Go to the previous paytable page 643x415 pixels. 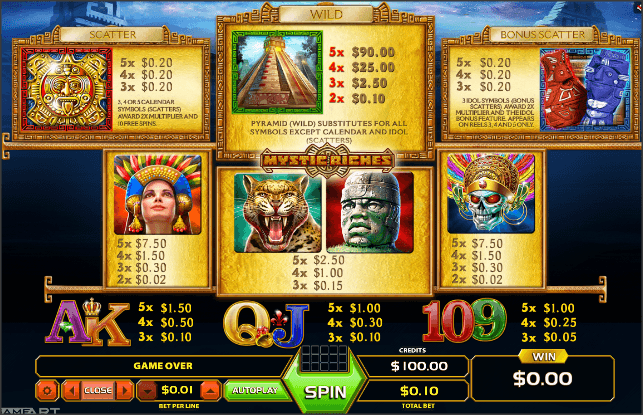pyautogui.click(x=72, y=390)
